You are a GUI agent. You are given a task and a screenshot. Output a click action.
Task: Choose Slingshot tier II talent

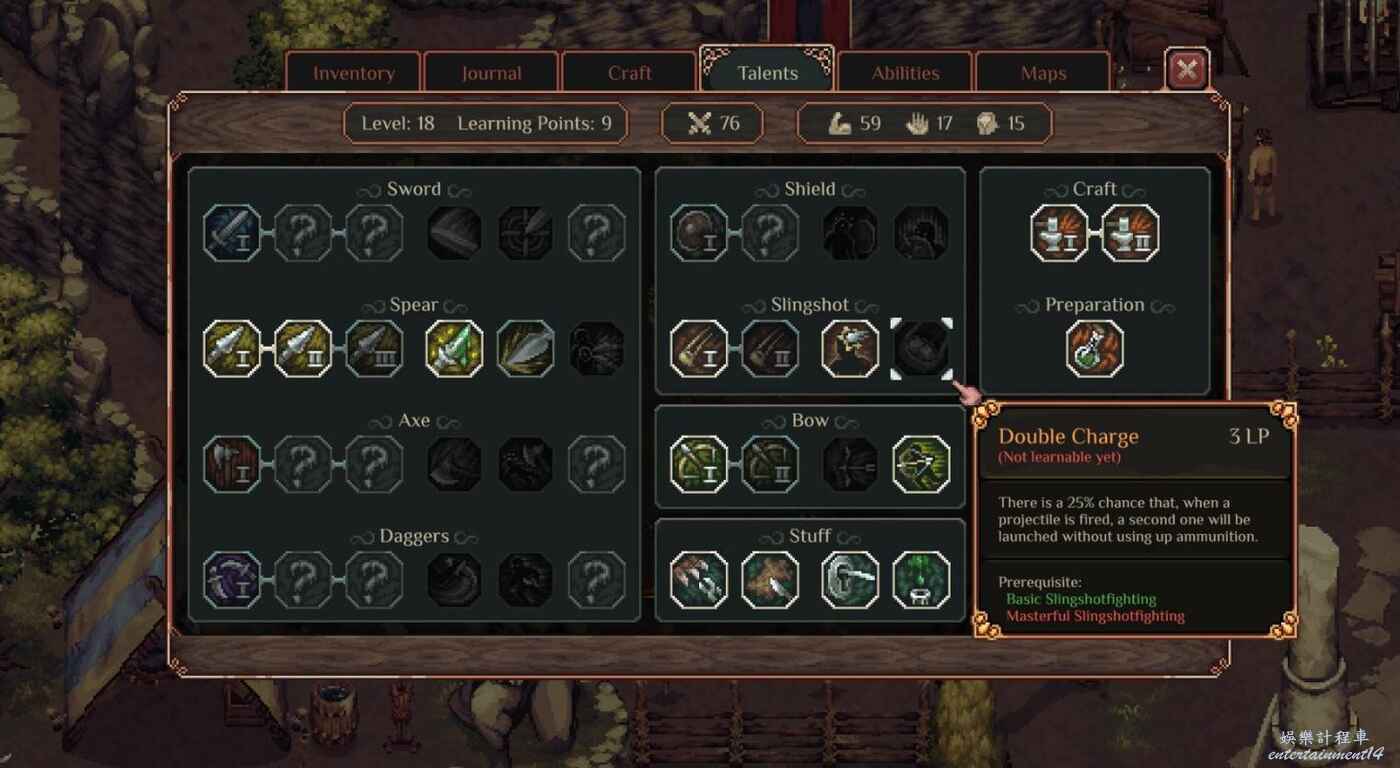tap(770, 349)
